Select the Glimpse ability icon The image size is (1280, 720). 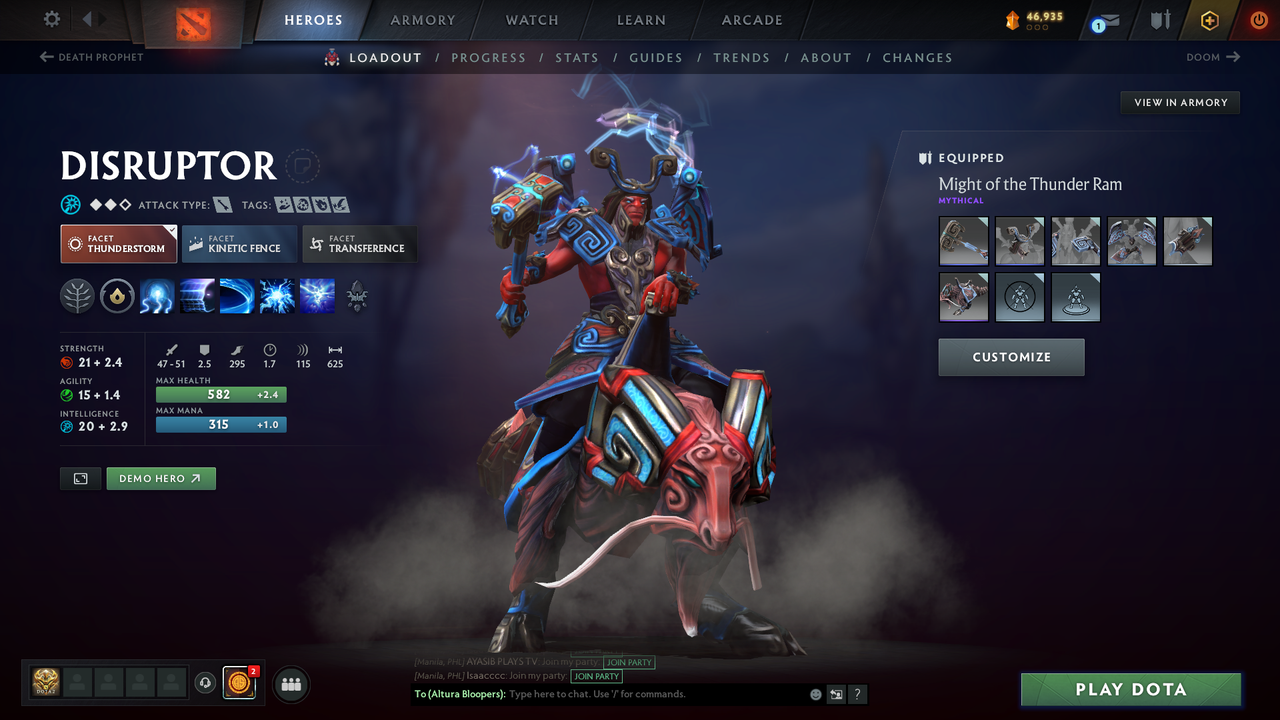(197, 296)
